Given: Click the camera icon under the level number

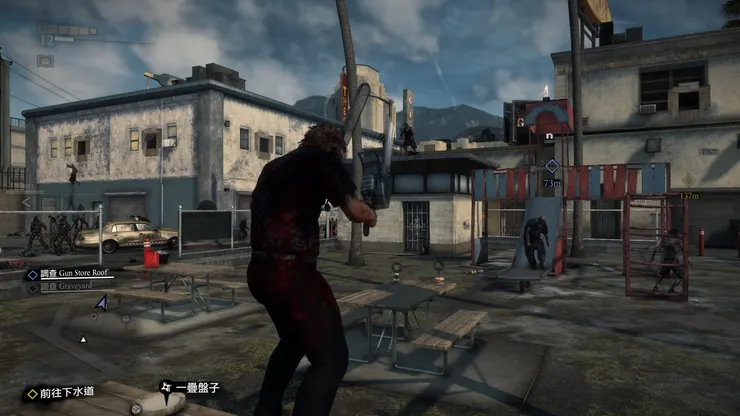Looking at the screenshot, I should [x=45, y=60].
